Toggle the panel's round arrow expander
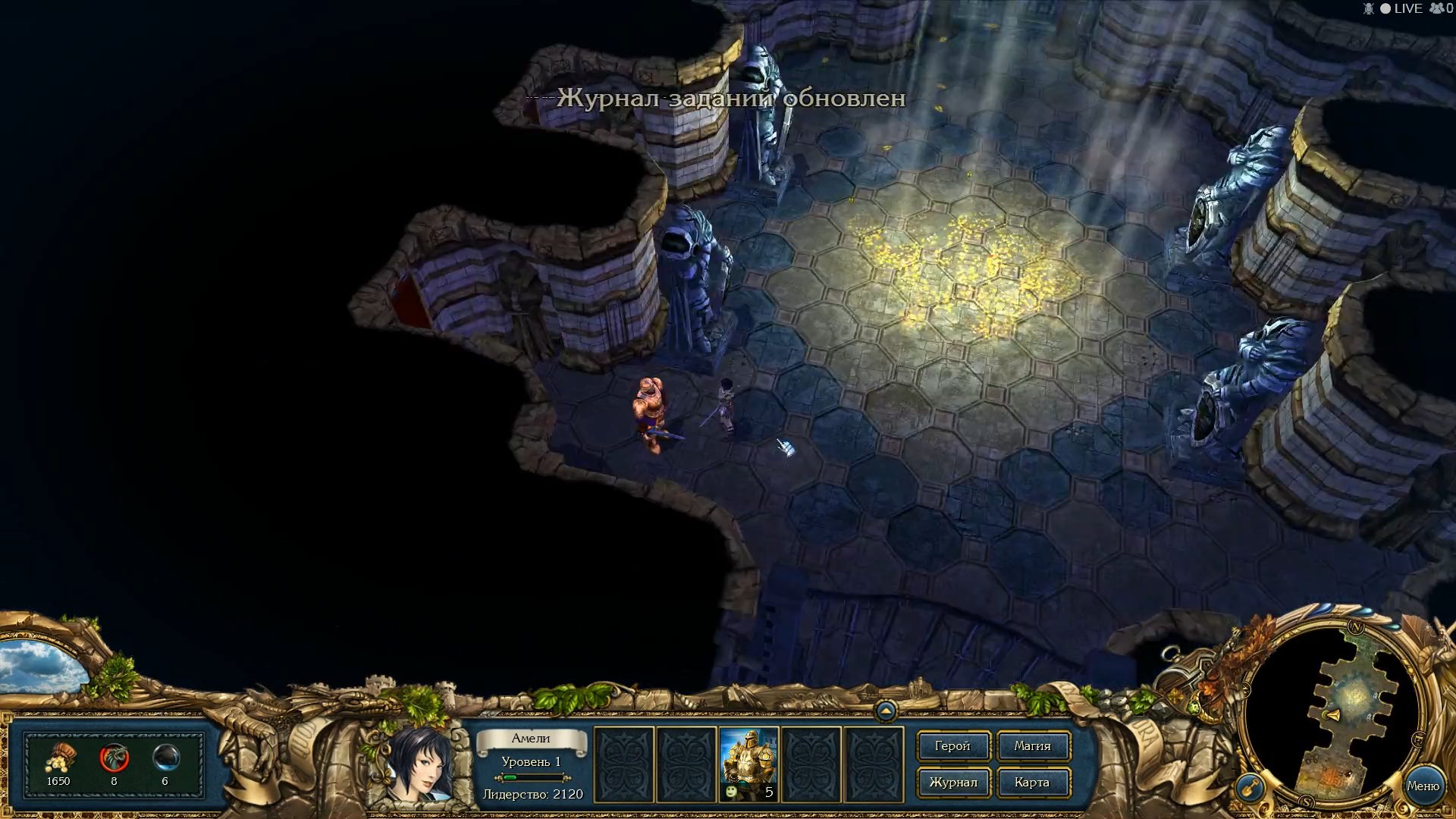The height and width of the screenshot is (819, 1456). 885,711
